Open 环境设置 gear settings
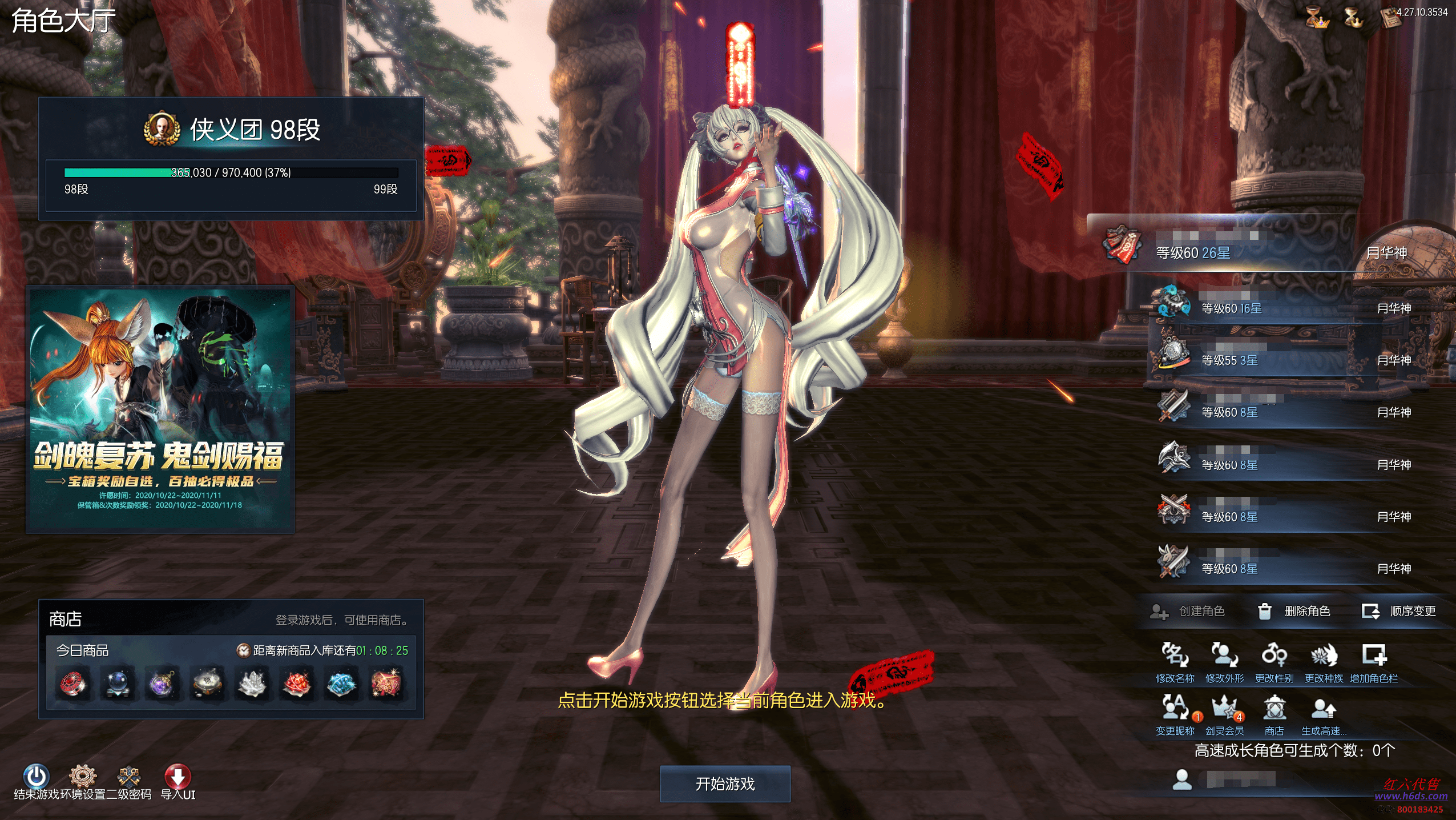1456x820 pixels. [x=83, y=777]
